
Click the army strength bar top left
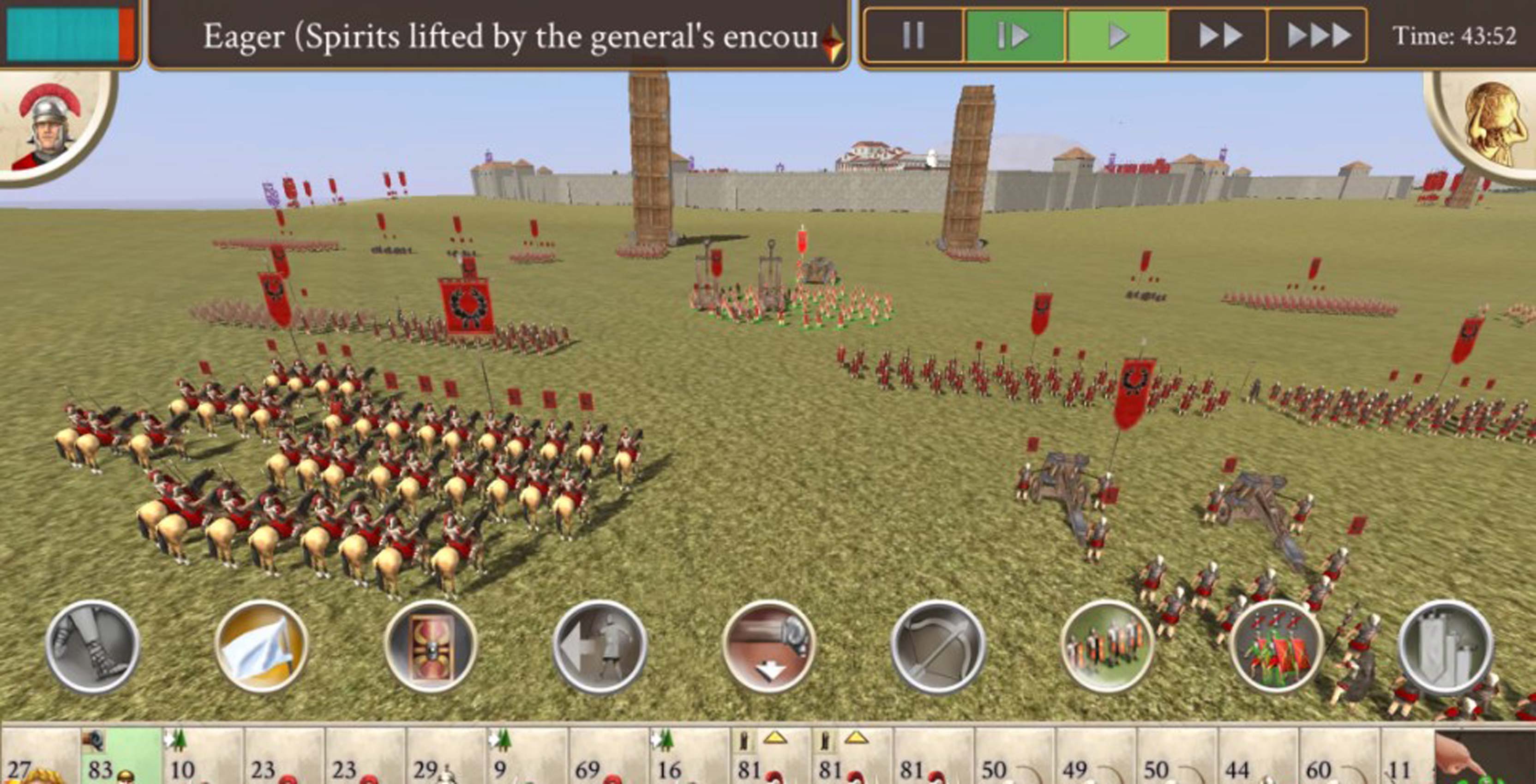click(66, 33)
